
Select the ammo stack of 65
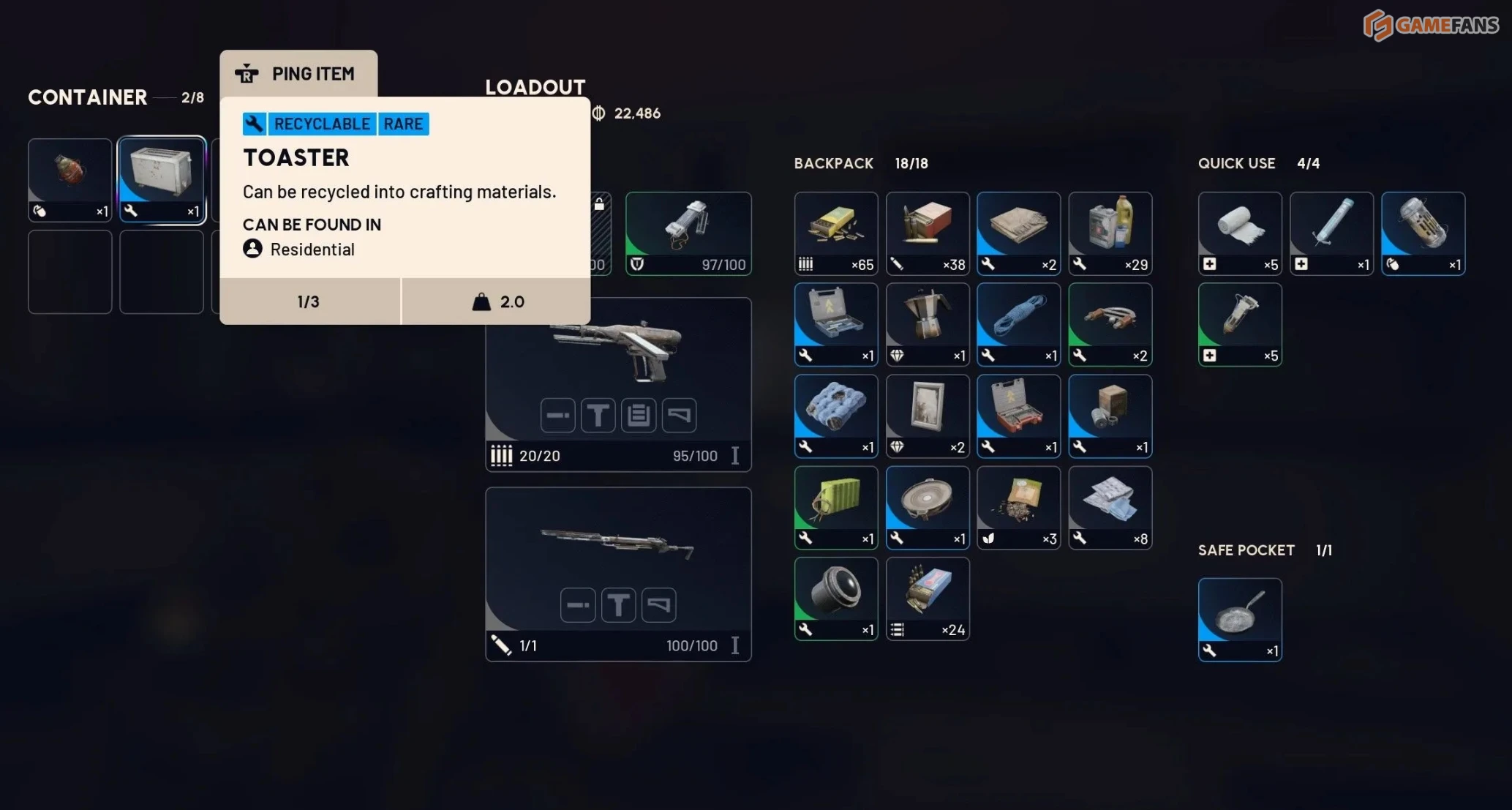pyautogui.click(x=836, y=233)
